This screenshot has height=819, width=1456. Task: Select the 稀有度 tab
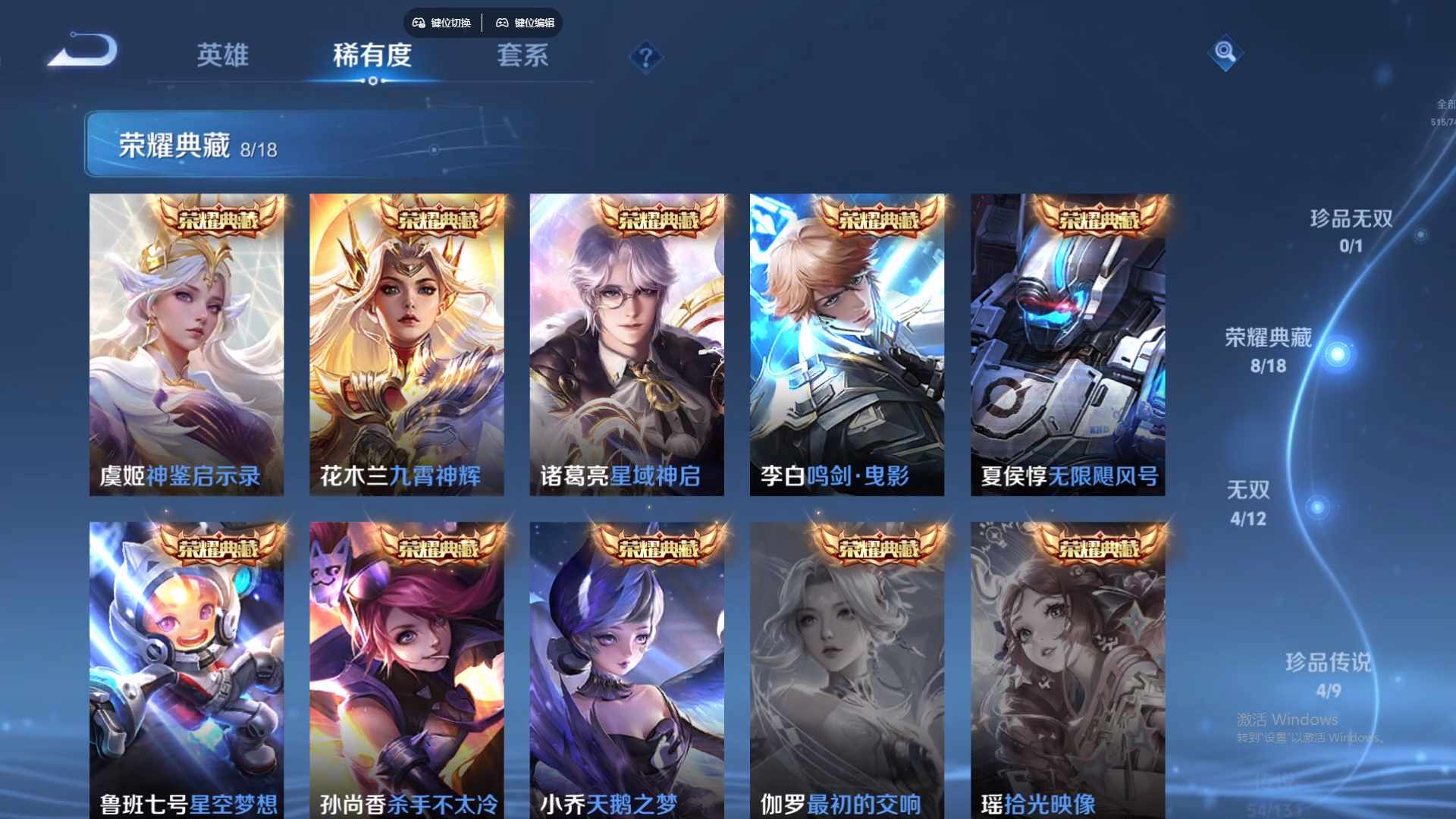coord(372,55)
